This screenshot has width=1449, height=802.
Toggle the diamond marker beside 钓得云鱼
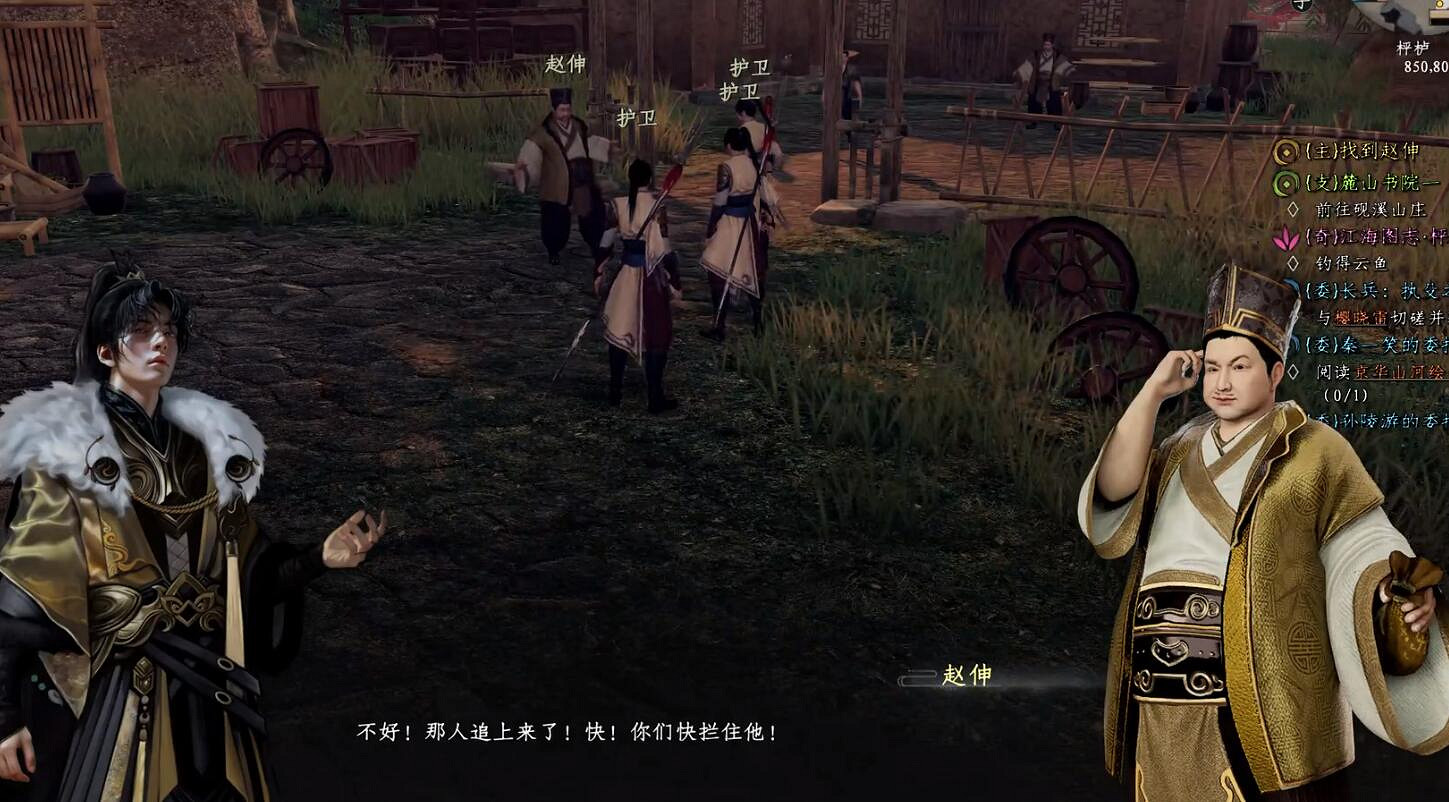coord(1294,262)
